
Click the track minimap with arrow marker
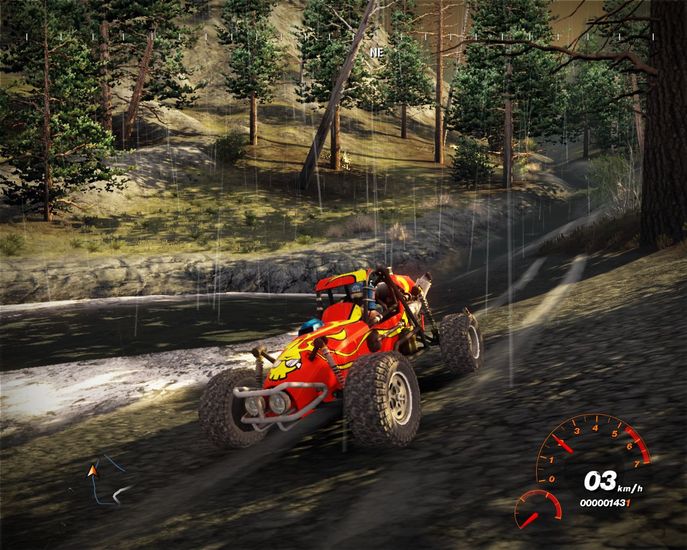coord(104,478)
